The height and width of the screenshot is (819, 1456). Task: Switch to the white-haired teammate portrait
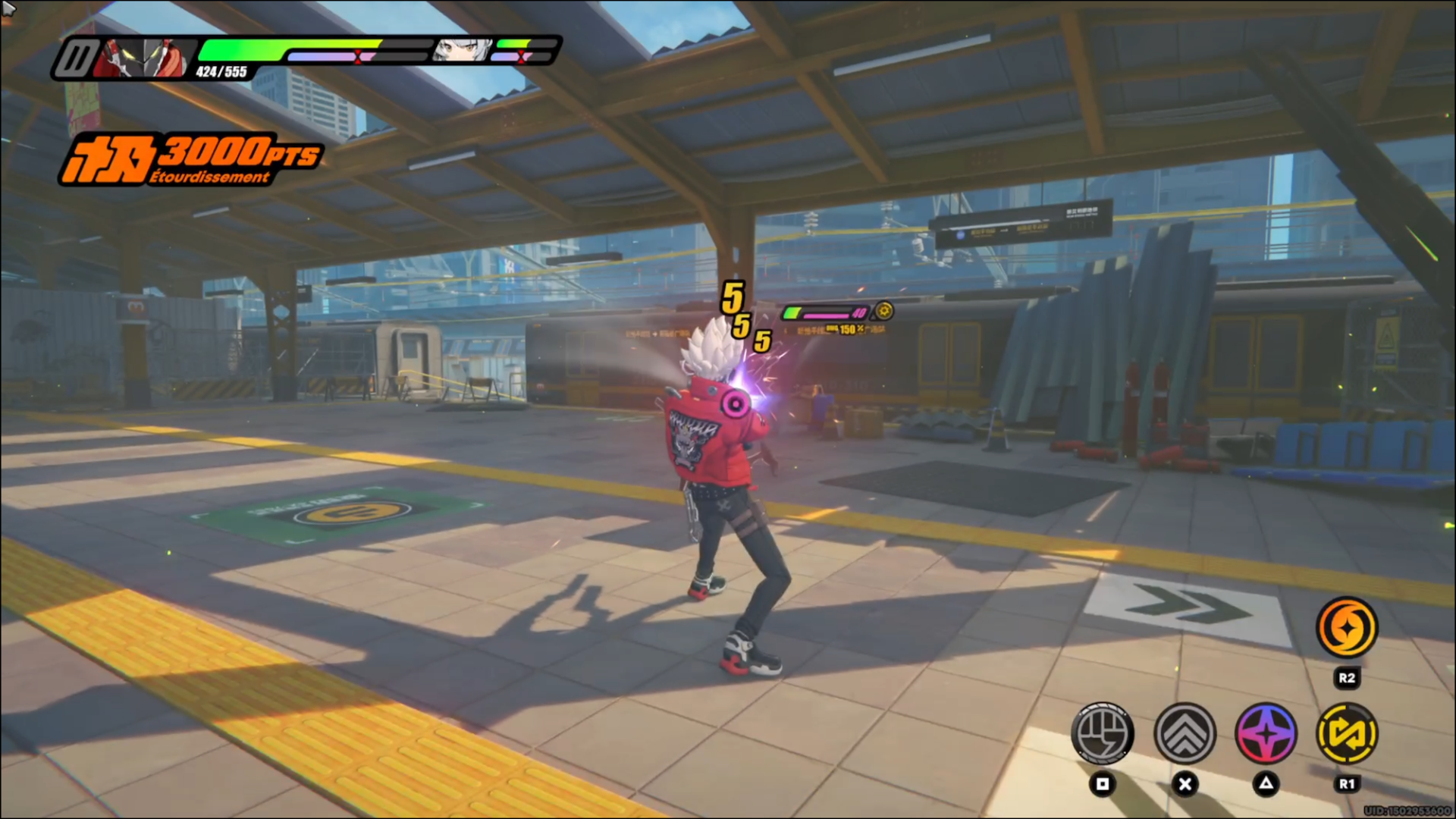coord(462,50)
